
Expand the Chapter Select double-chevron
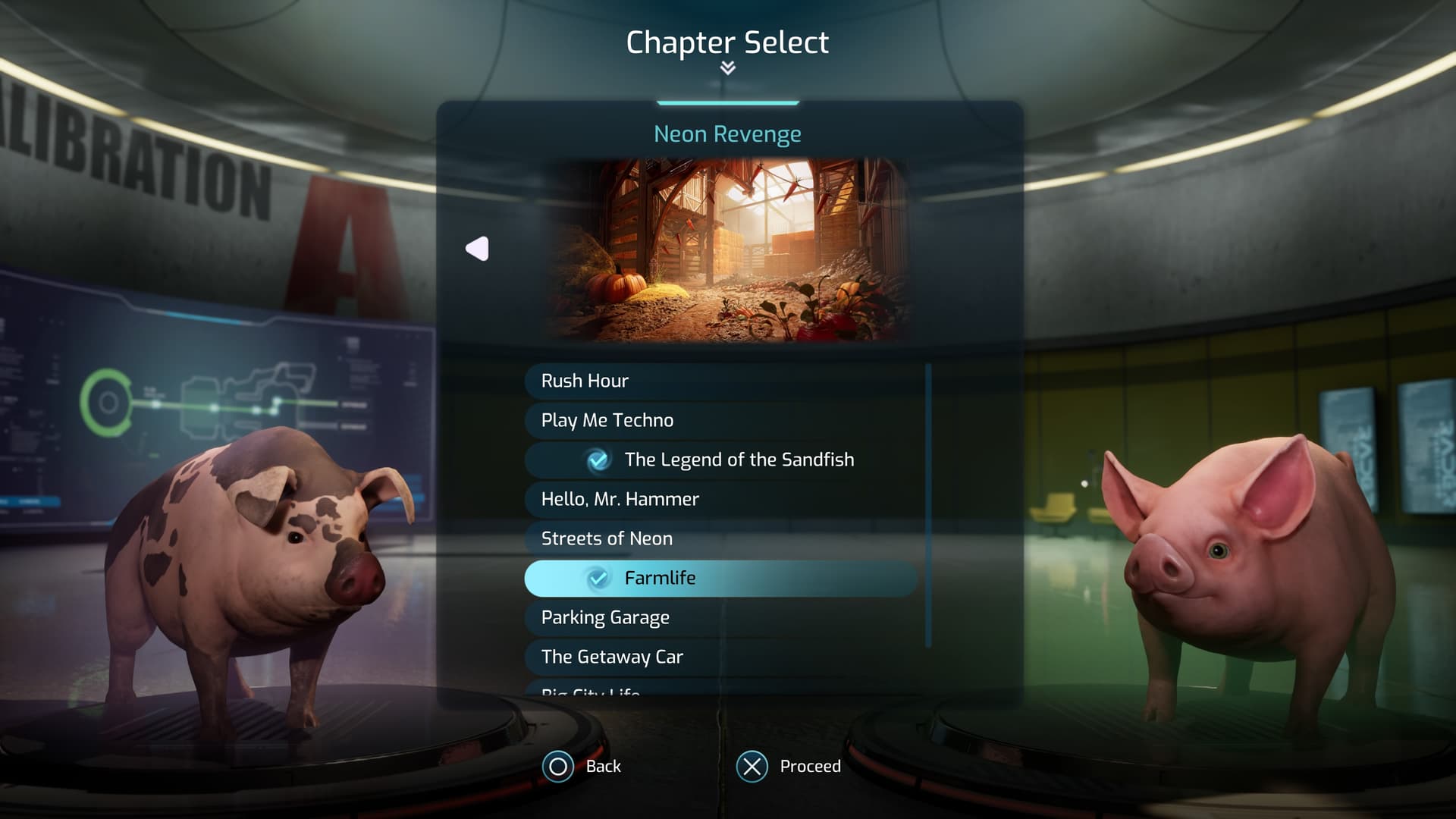click(727, 68)
